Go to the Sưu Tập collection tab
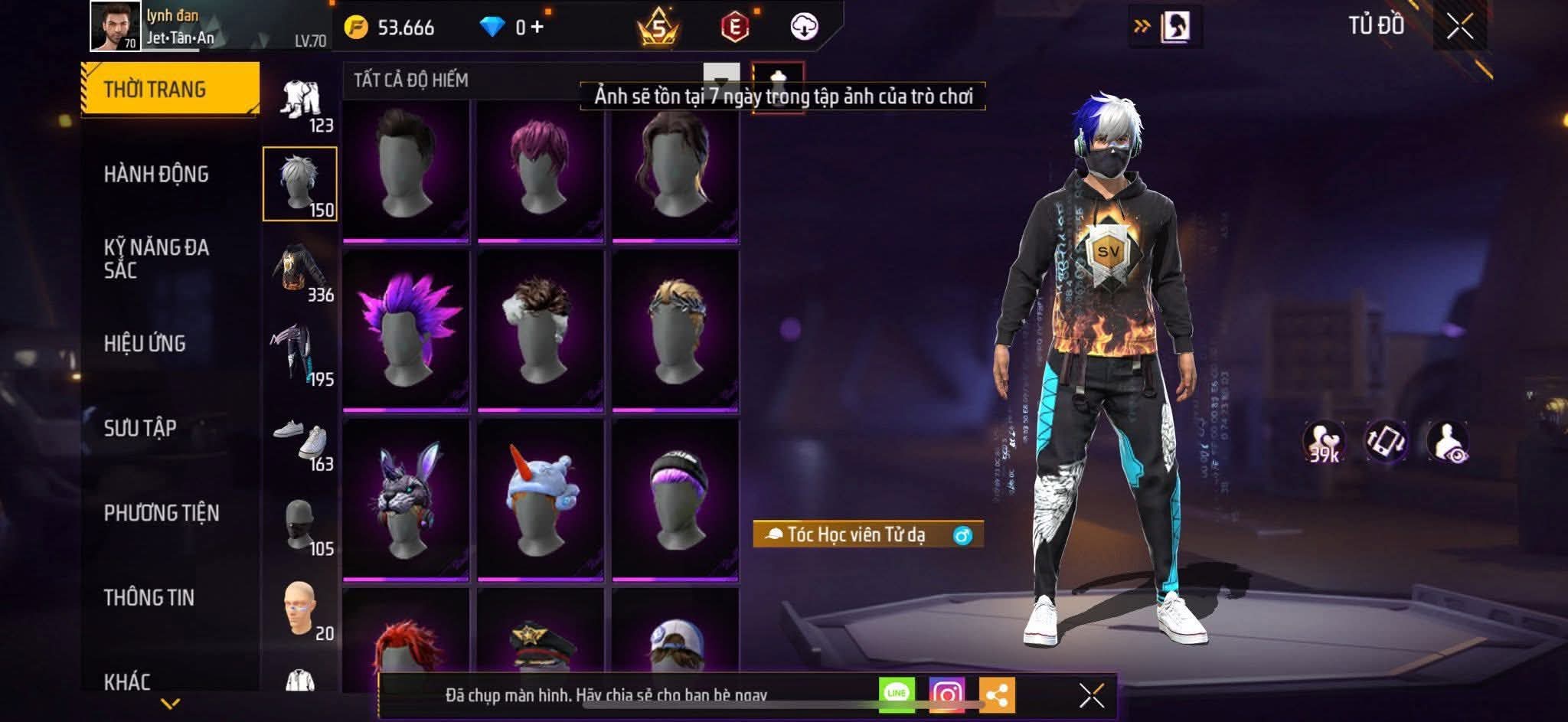Image resolution: width=1568 pixels, height=722 pixels. pyautogui.click(x=140, y=428)
